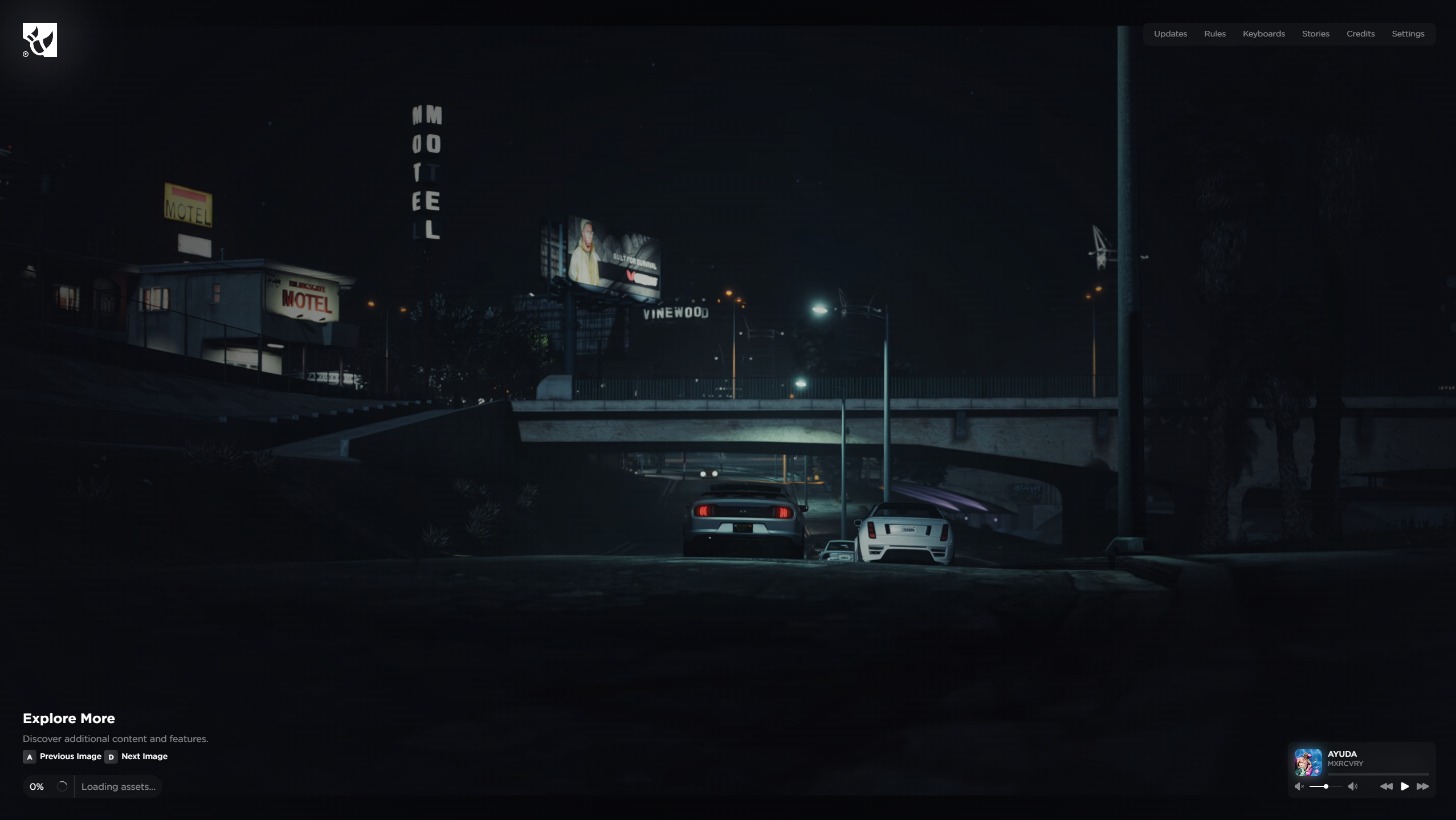
Task: Adjust the music volume slider
Action: (x=1326, y=786)
